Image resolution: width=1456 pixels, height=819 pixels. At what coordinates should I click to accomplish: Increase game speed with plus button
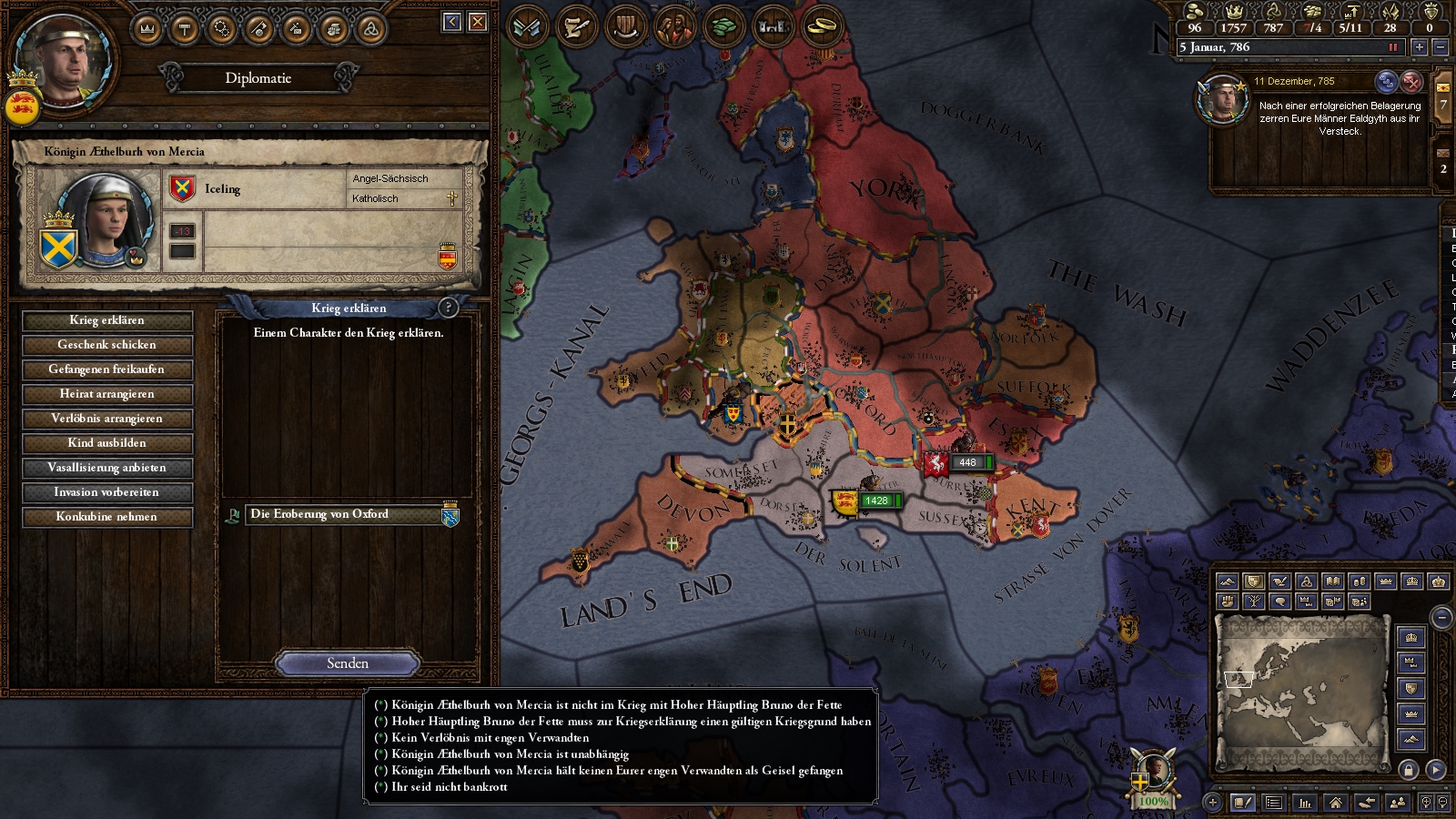pos(1419,47)
